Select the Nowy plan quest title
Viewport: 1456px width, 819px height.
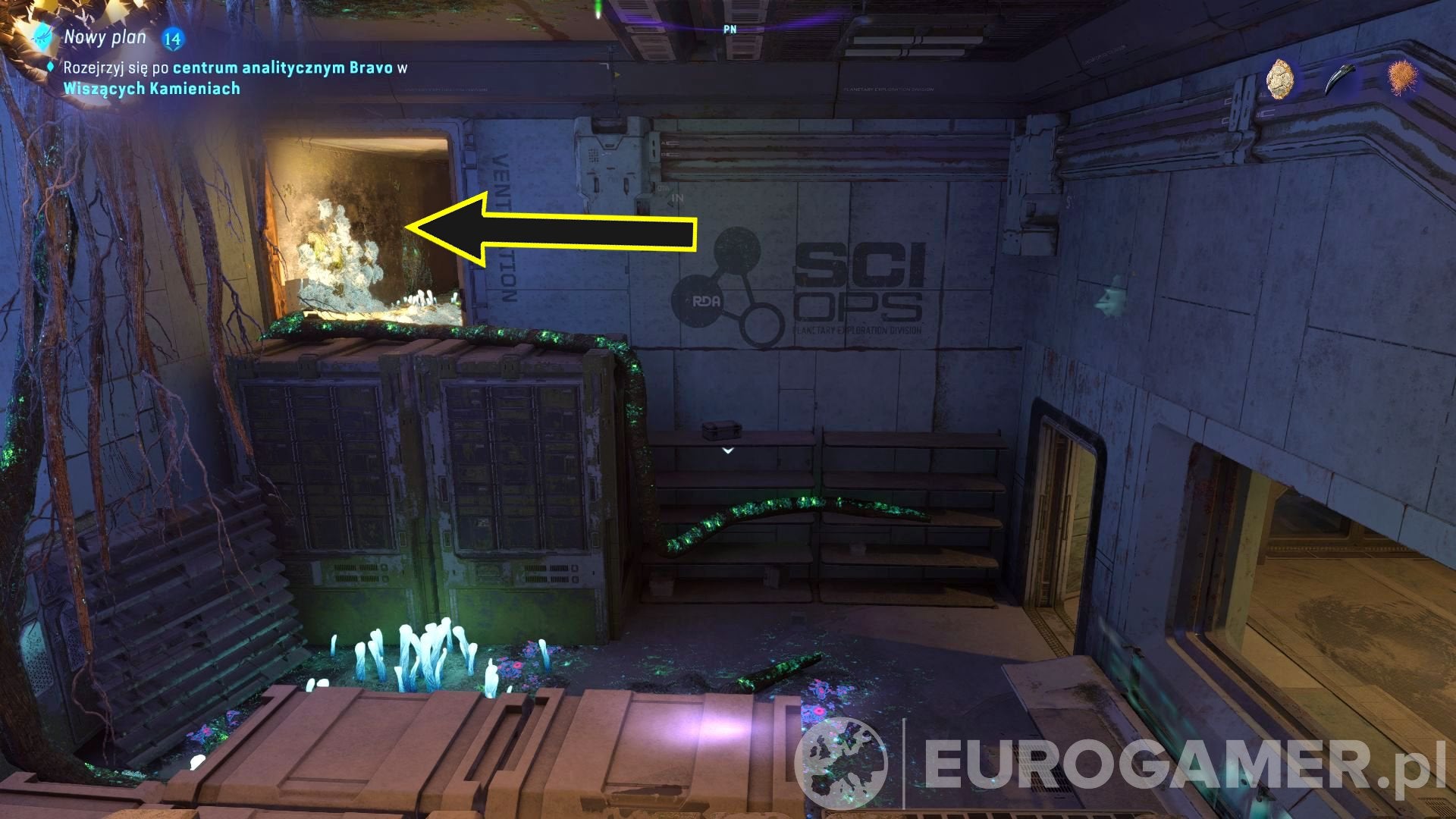point(104,36)
